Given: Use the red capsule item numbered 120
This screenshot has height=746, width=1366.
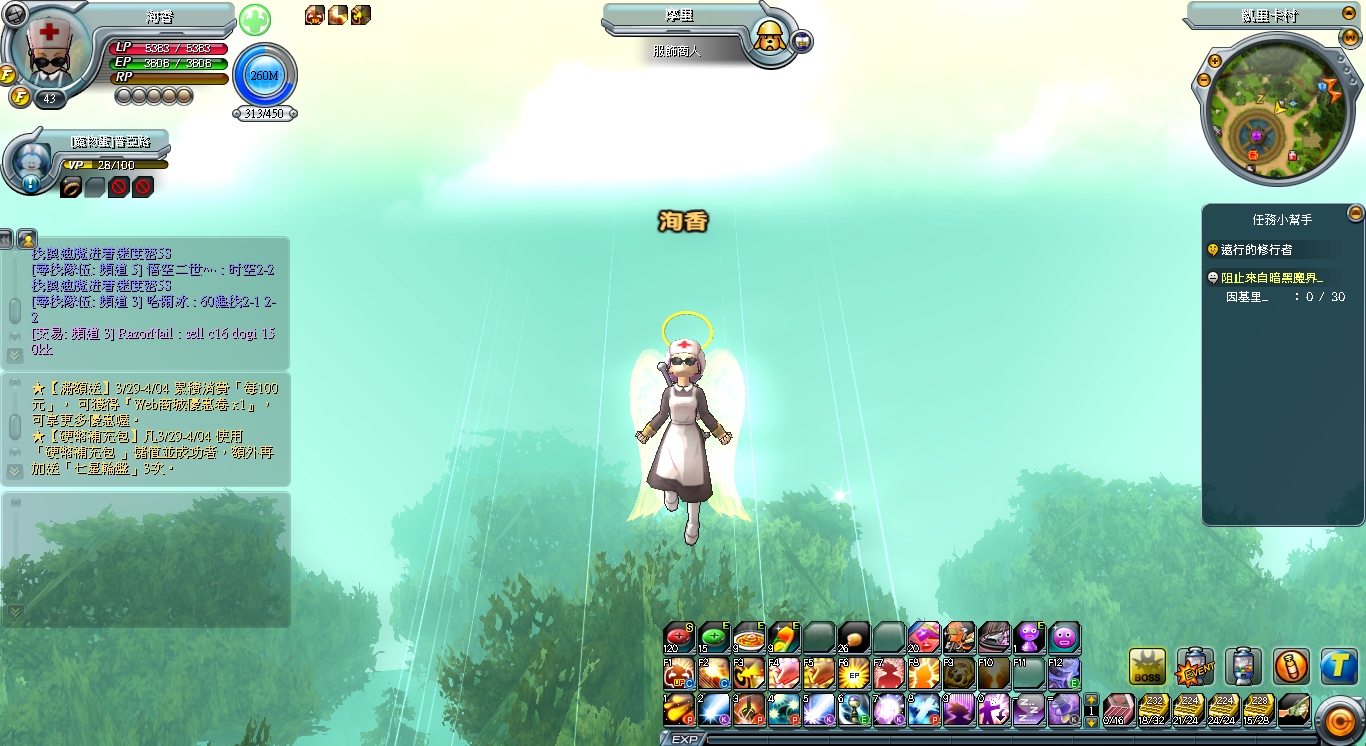Looking at the screenshot, I should [x=679, y=637].
